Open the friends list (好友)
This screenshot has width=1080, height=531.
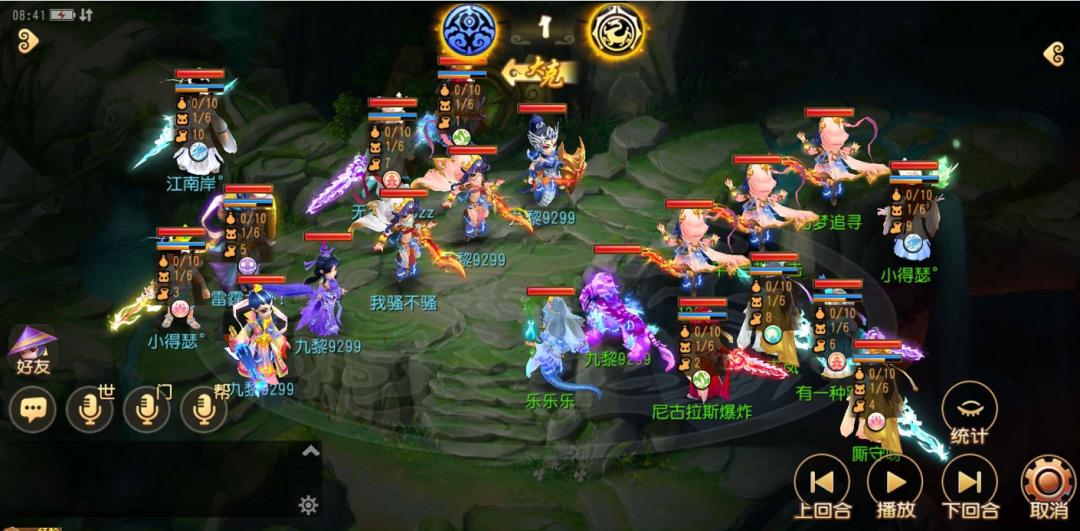(x=32, y=349)
